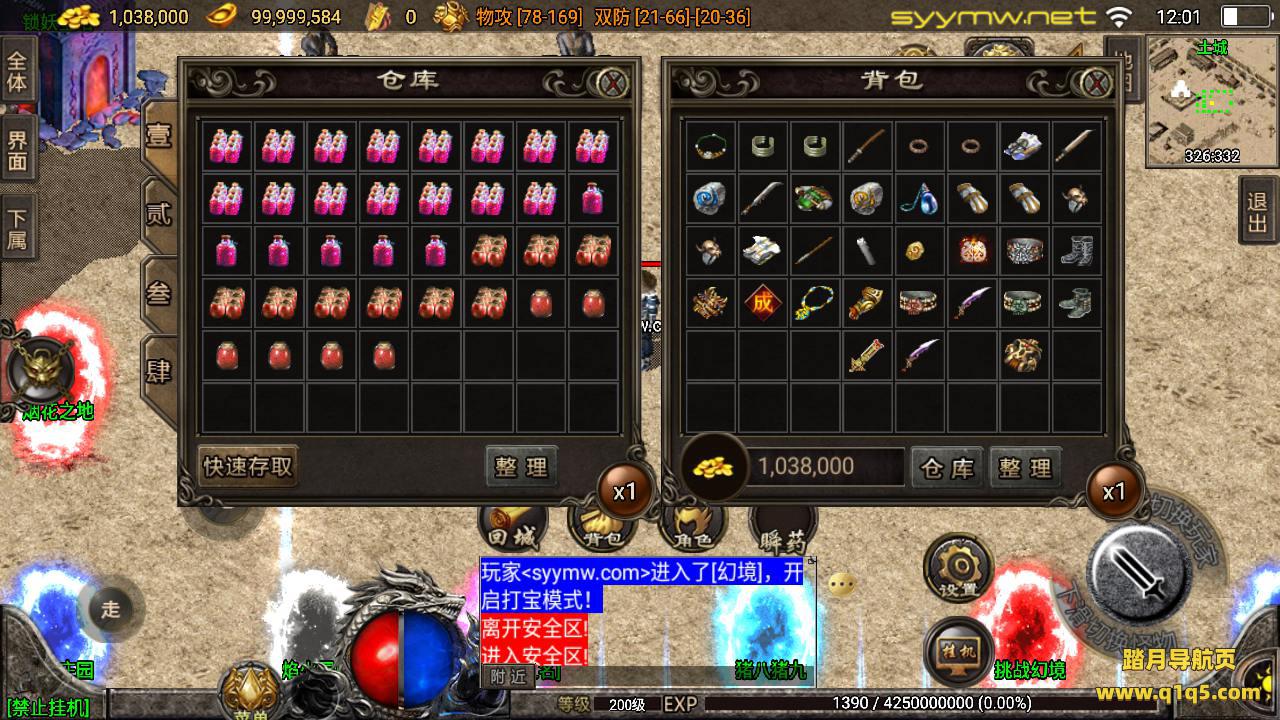Sort the warehouse with its 整理 button
Image resolution: width=1280 pixels, height=720 pixels.
(x=521, y=466)
